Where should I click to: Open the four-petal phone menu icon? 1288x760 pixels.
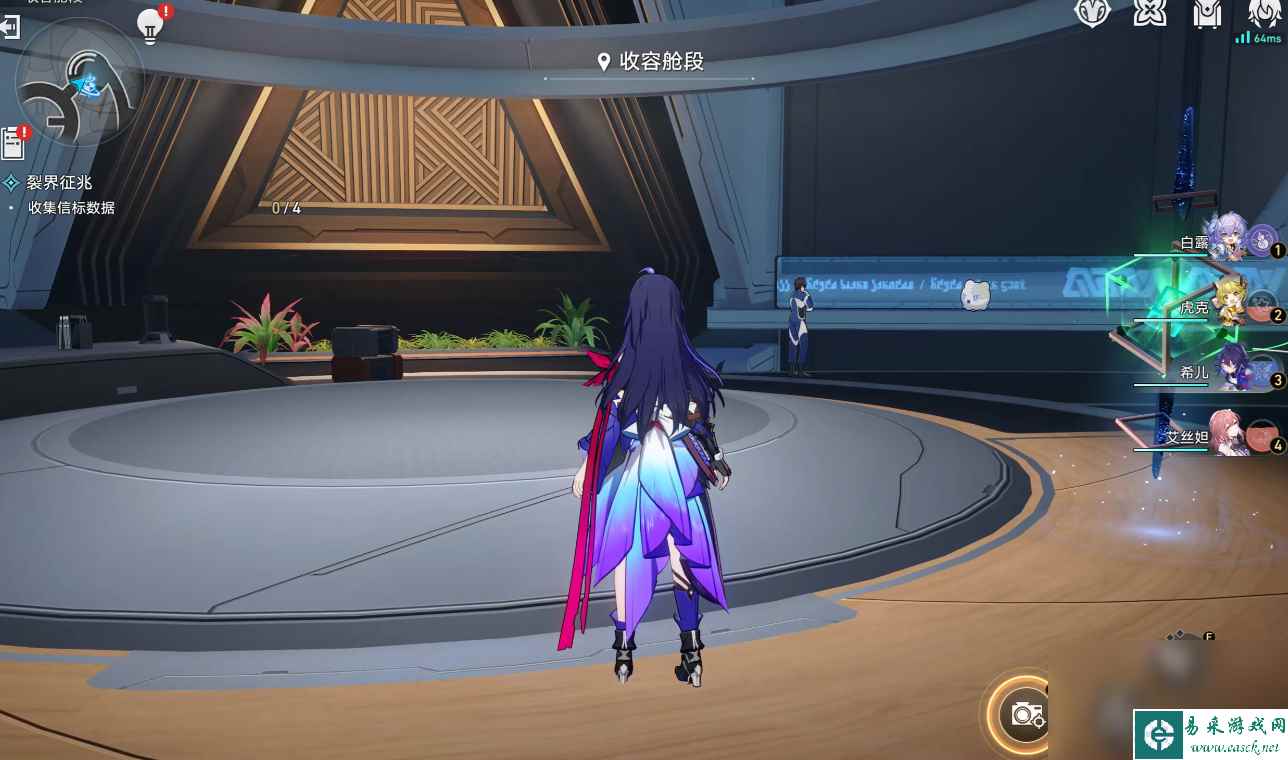pyautogui.click(x=1151, y=13)
